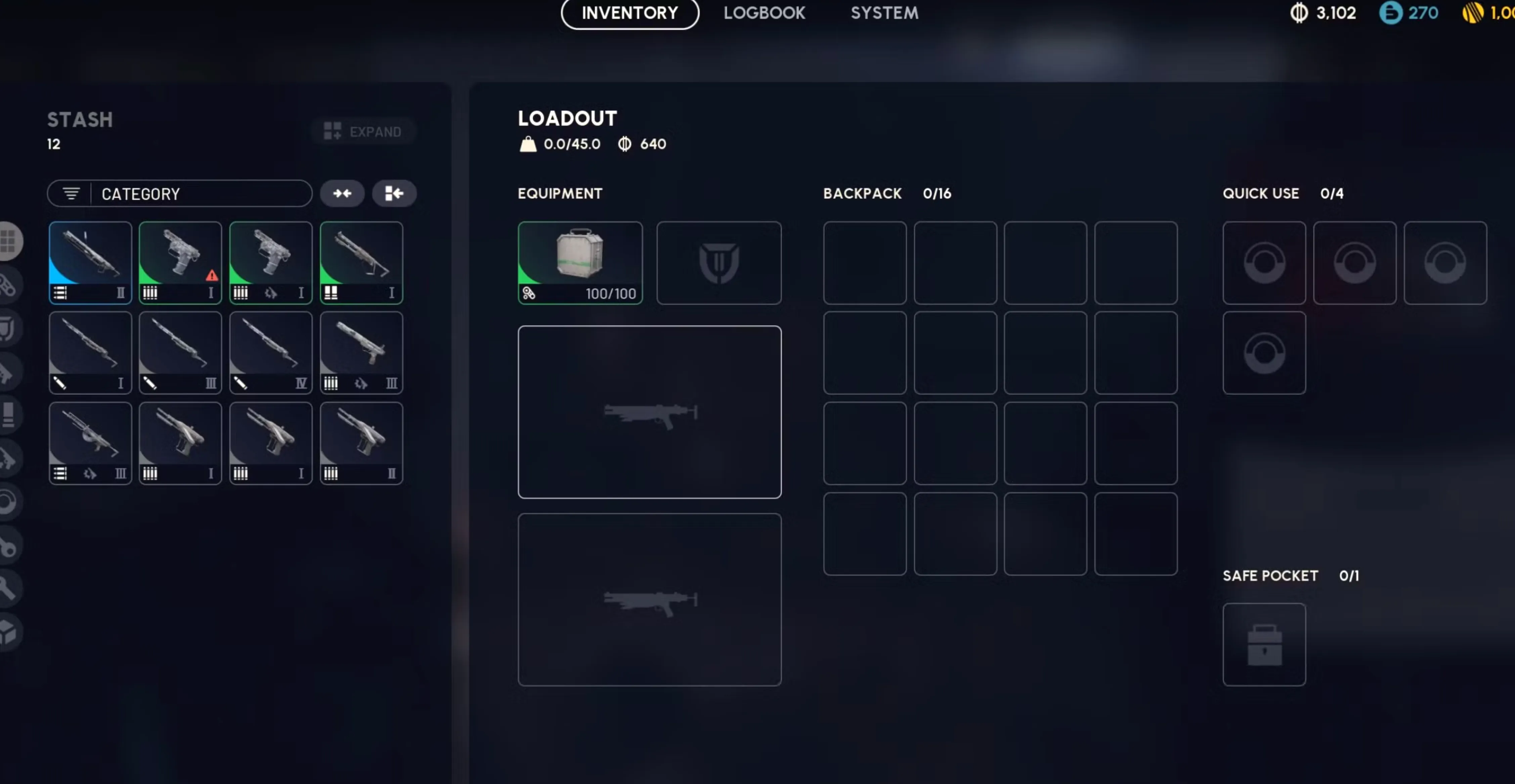Select the pistol category filter icon
The image size is (1515, 784).
coord(9,458)
